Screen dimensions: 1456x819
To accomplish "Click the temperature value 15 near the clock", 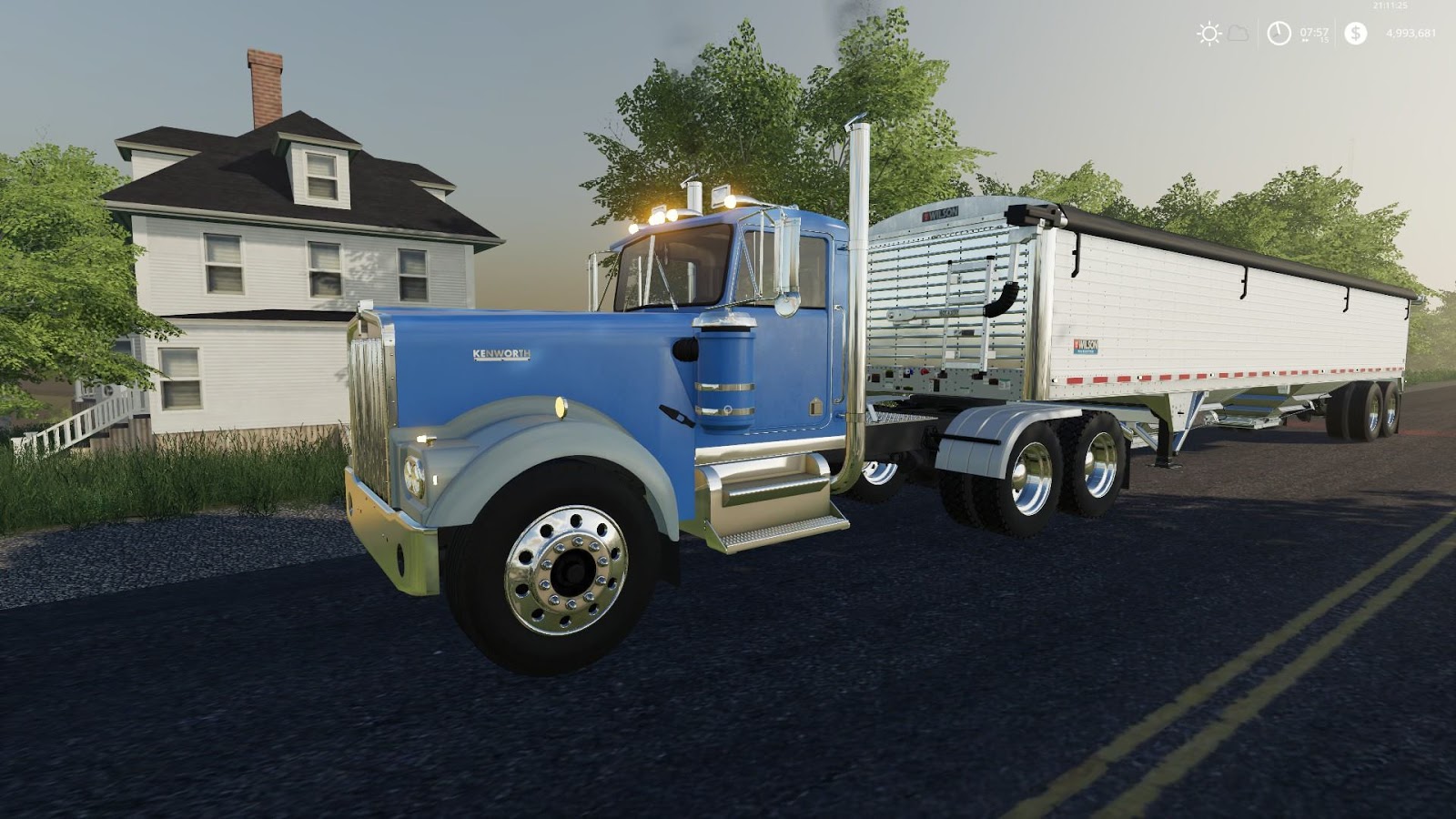I will tap(1326, 40).
